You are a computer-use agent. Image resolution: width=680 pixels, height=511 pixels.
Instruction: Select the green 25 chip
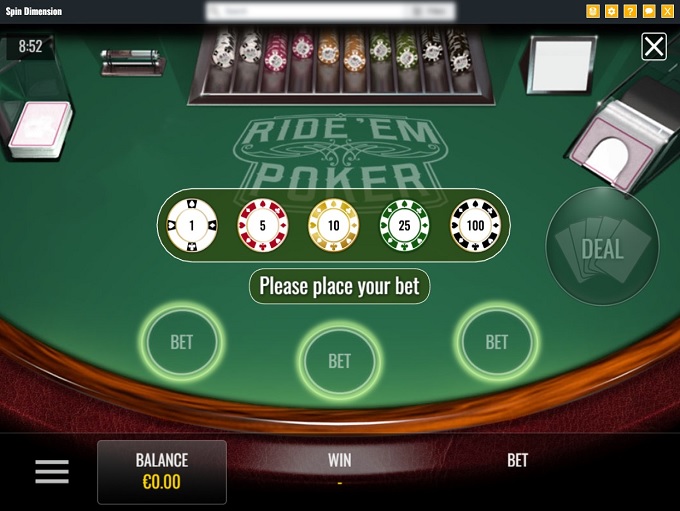pos(404,225)
